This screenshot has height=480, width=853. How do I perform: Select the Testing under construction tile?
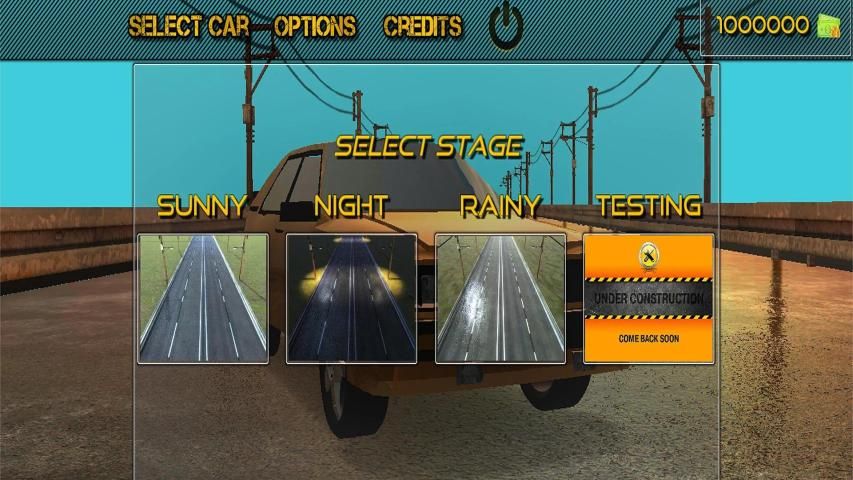pos(648,298)
